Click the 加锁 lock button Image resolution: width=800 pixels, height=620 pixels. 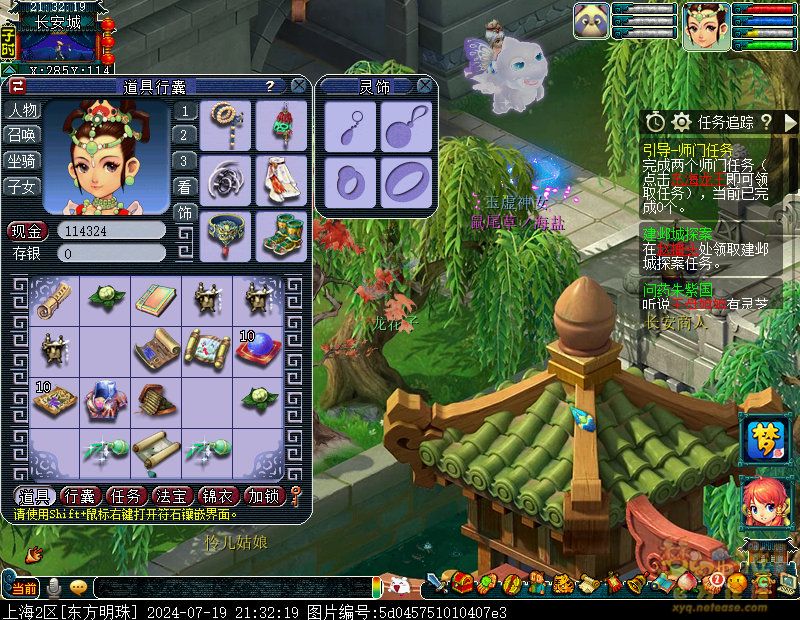coord(264,495)
